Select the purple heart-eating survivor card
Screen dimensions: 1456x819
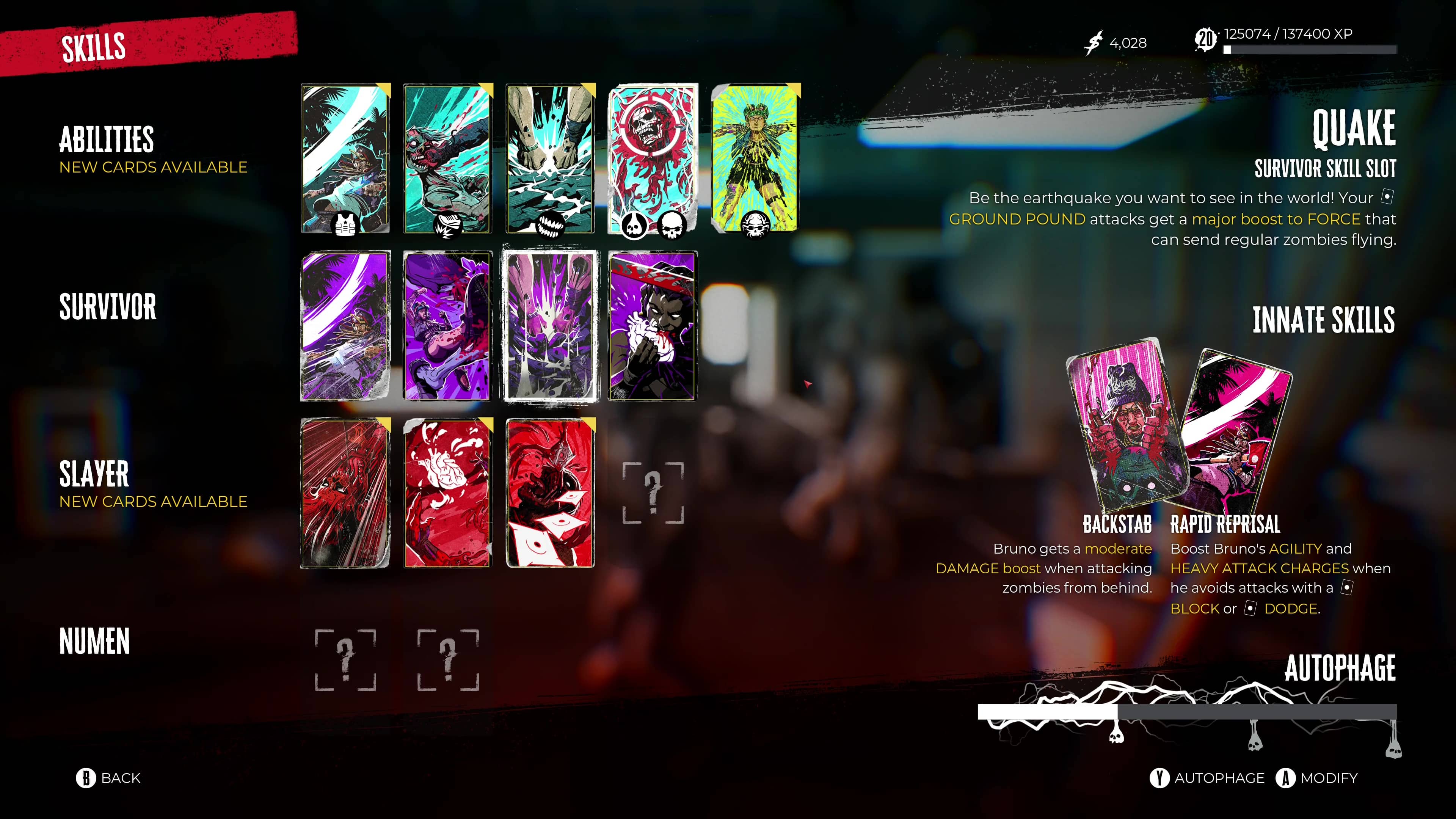tap(652, 326)
